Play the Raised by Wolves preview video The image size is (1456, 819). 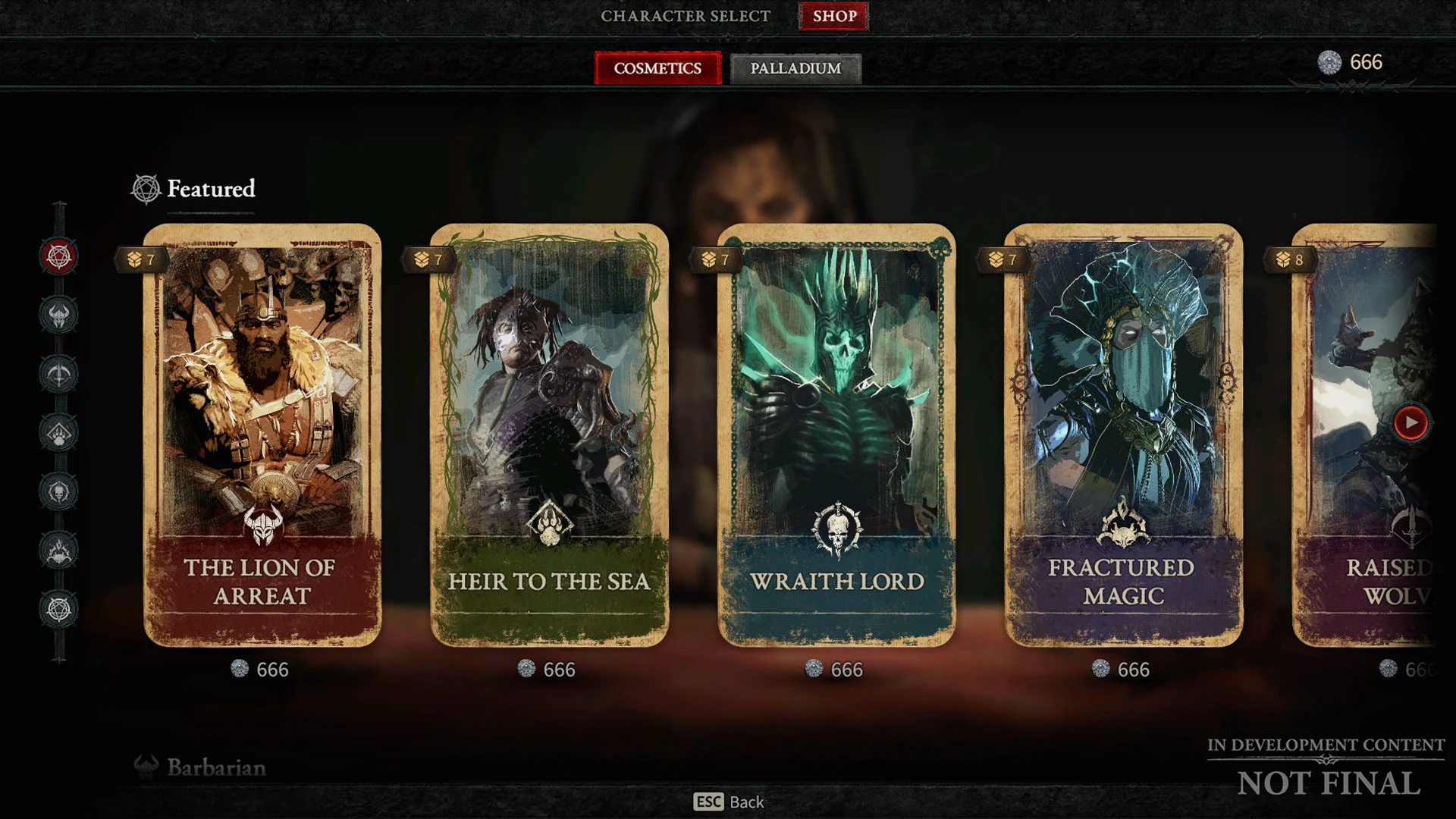pos(1410,422)
